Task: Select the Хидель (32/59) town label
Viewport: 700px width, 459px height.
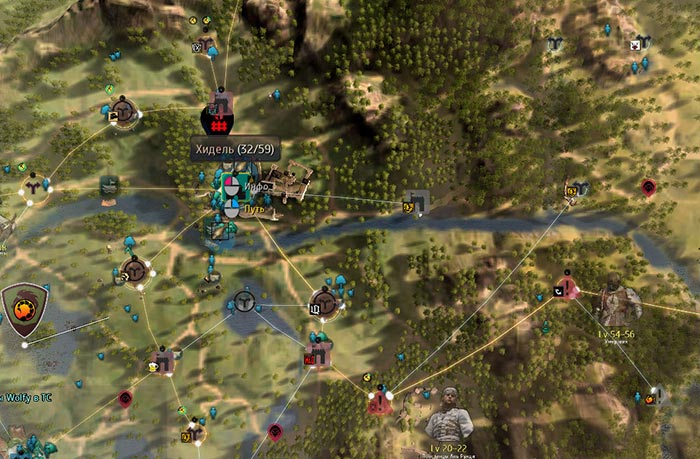Action: point(234,149)
